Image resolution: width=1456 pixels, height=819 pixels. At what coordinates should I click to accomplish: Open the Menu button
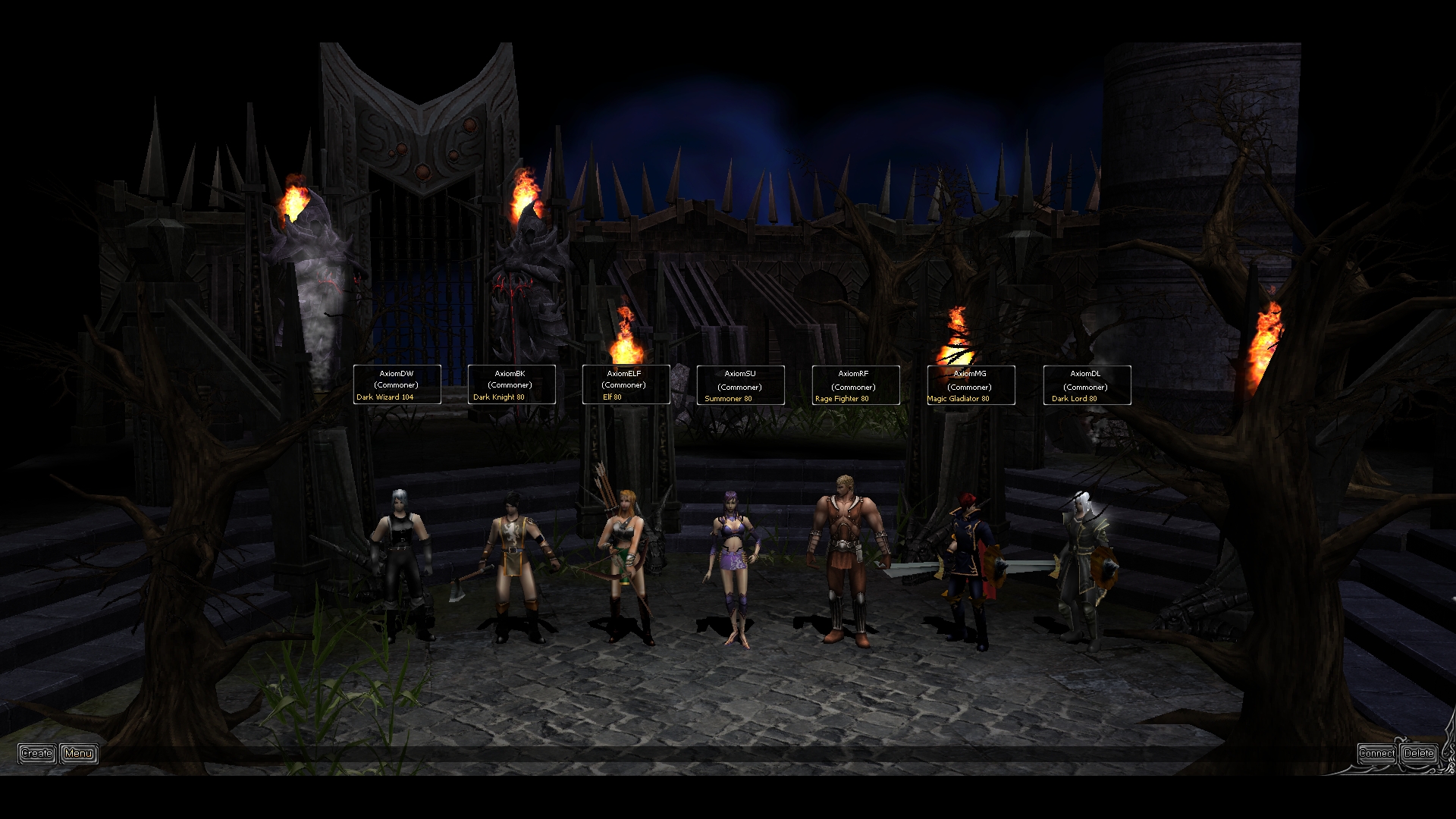79,753
